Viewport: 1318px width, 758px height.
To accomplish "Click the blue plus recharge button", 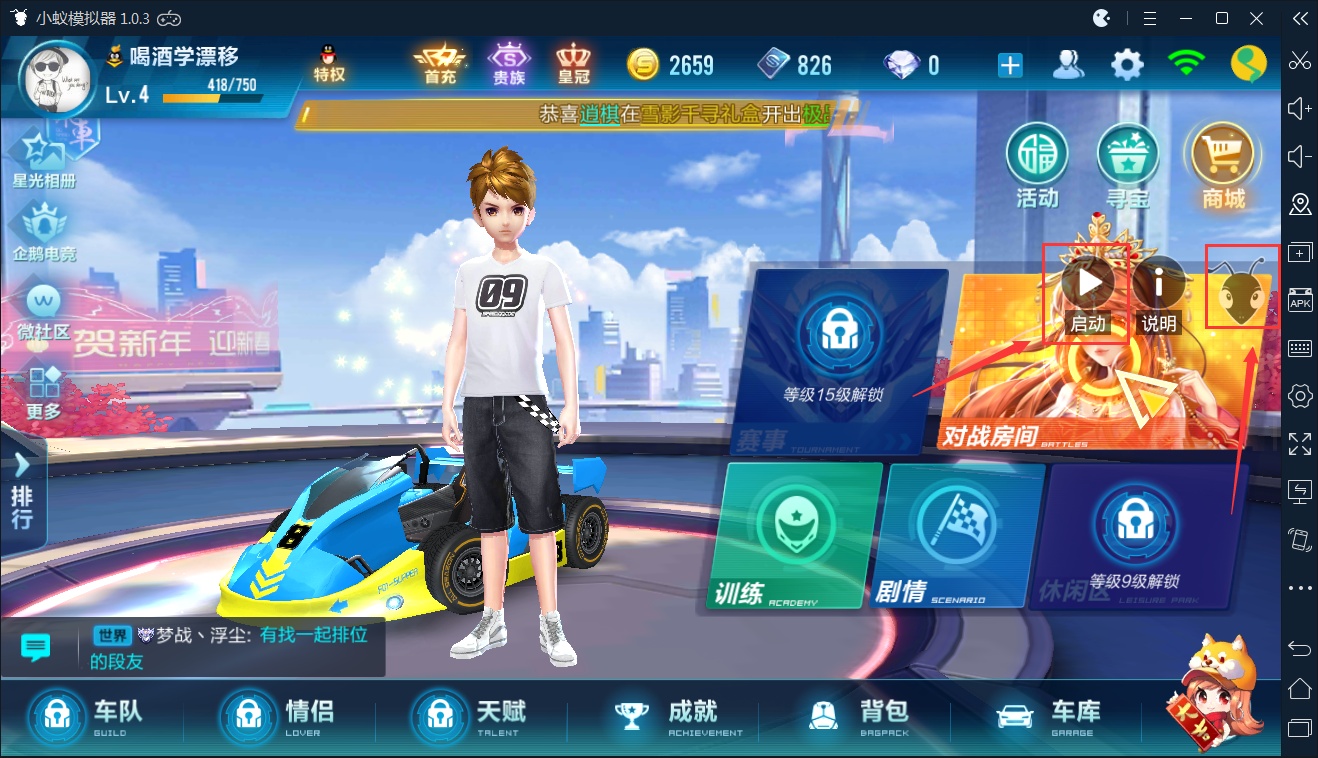I will coord(1010,66).
